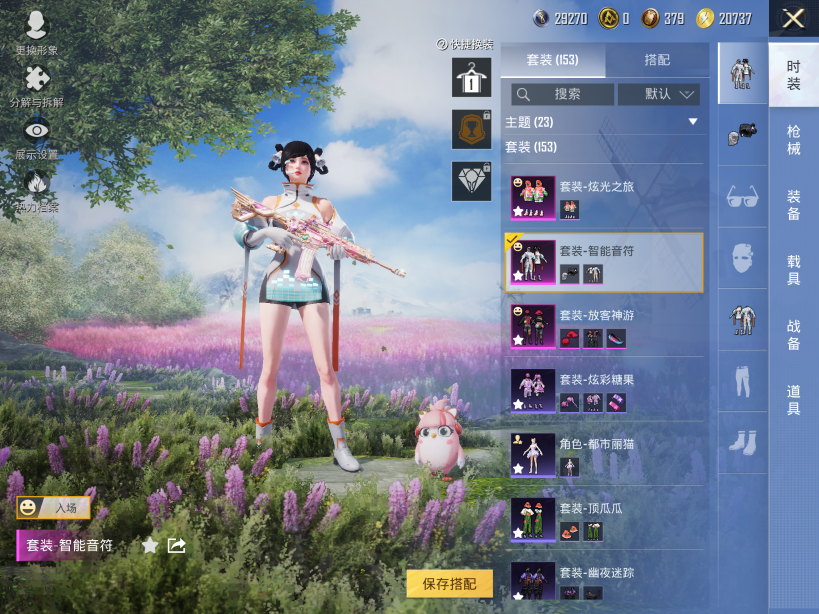The height and width of the screenshot is (614, 819).
Task: Open the pants clothing category
Action: click(742, 380)
